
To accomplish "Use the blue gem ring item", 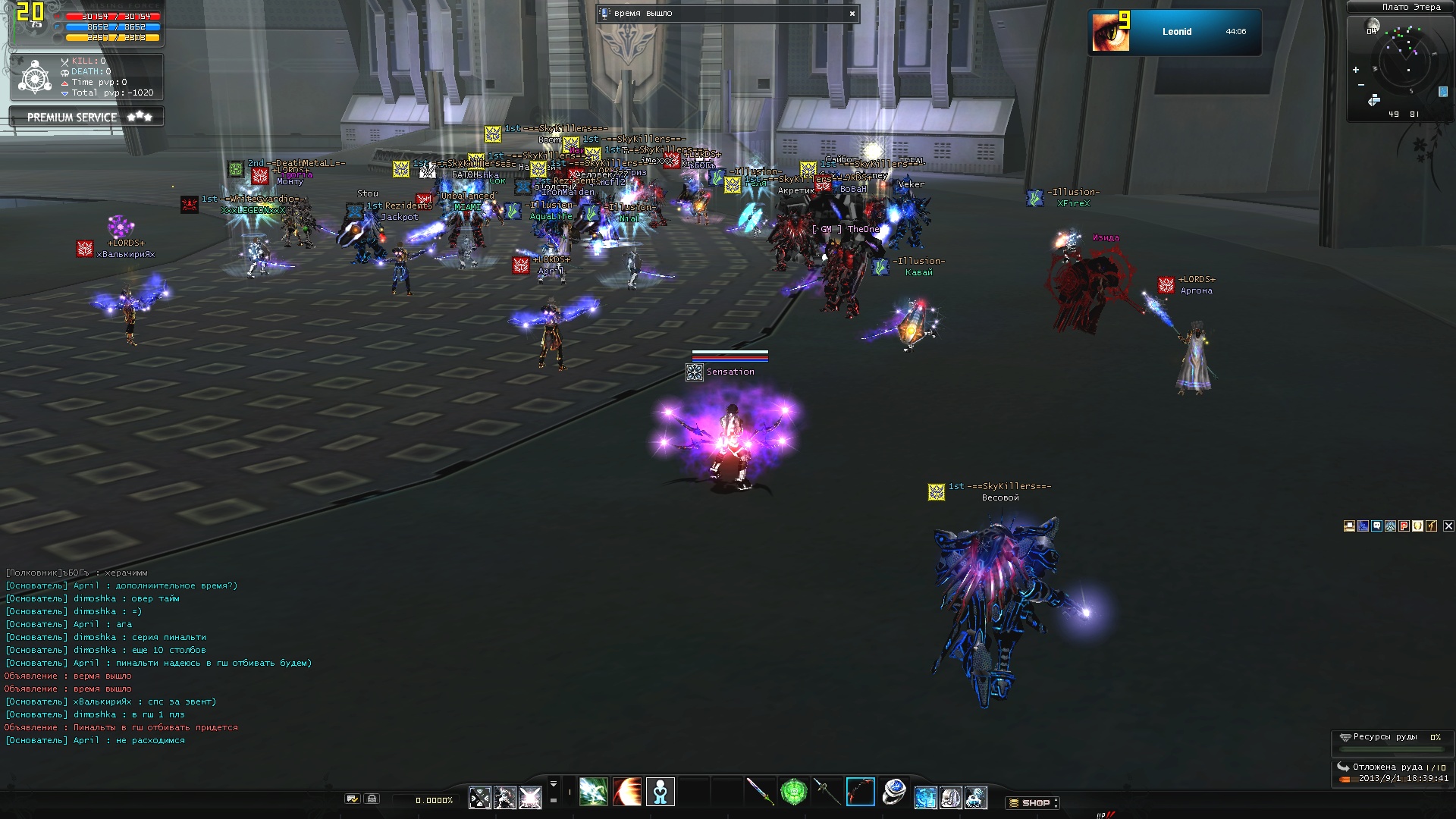I will click(x=894, y=792).
